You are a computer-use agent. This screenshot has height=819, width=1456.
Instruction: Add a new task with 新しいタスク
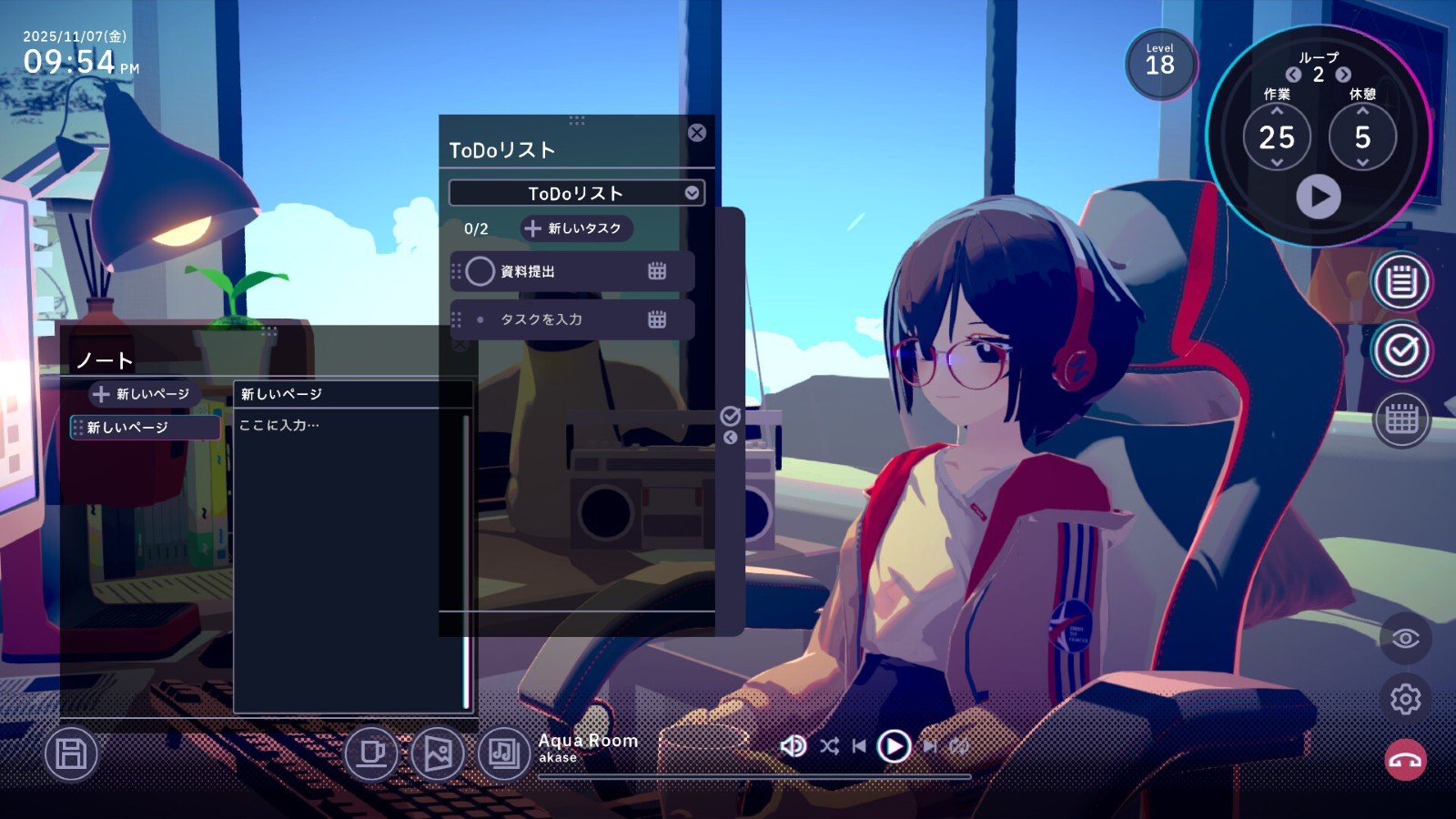point(575,228)
